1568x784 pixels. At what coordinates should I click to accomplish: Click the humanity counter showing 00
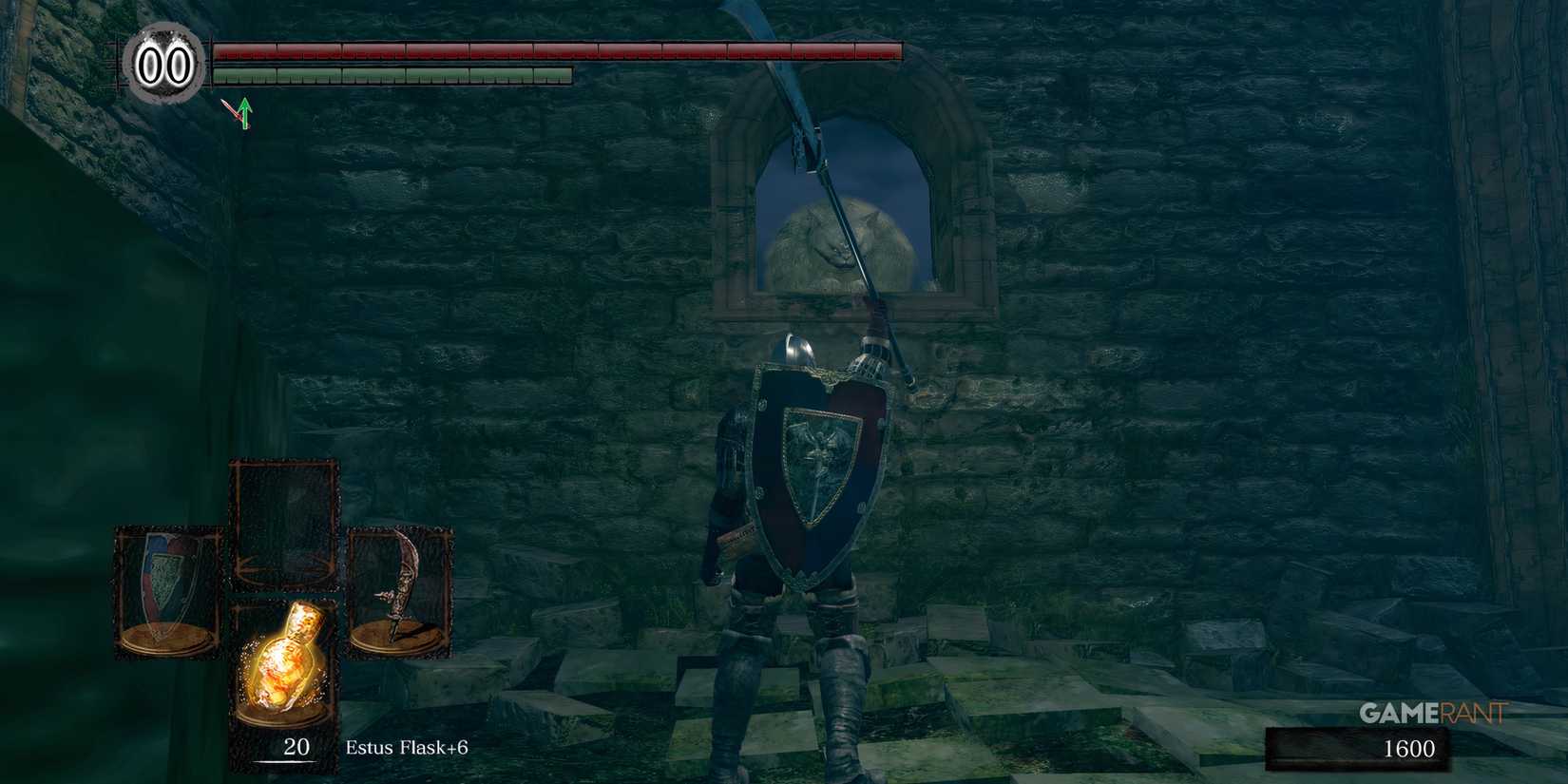(164, 65)
